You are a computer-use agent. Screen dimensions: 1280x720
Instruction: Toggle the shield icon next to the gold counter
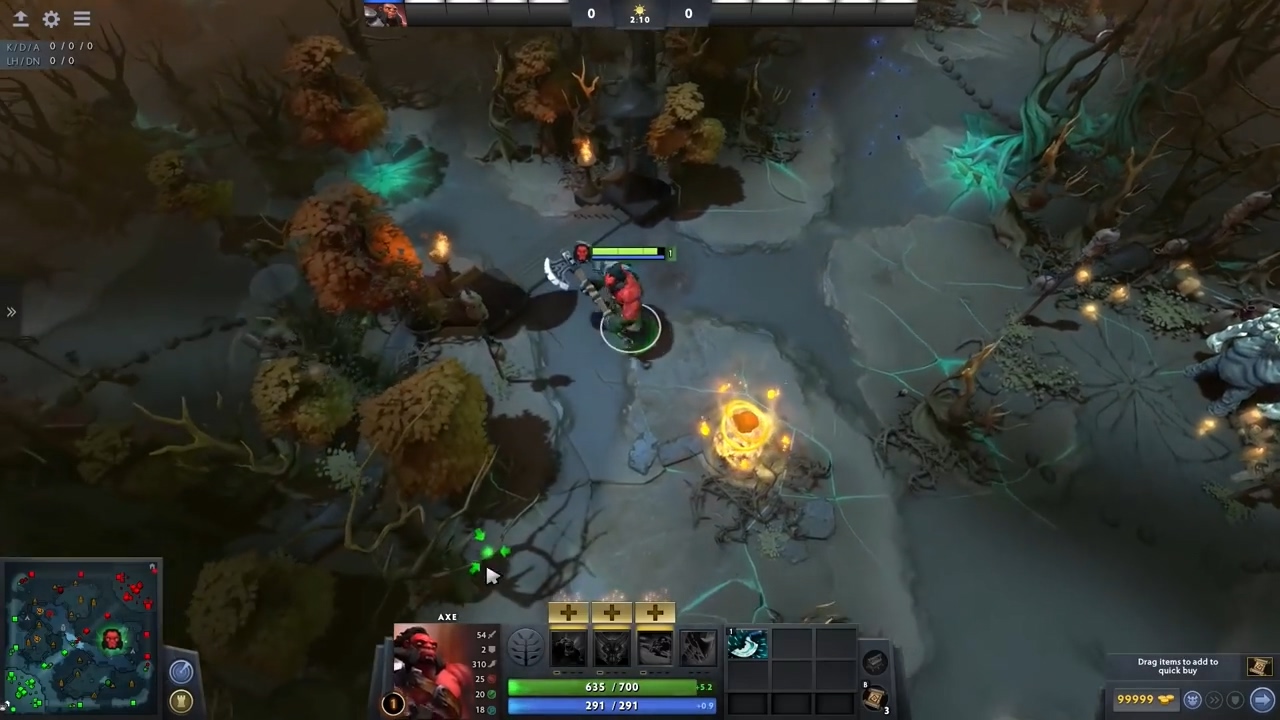[1234, 700]
